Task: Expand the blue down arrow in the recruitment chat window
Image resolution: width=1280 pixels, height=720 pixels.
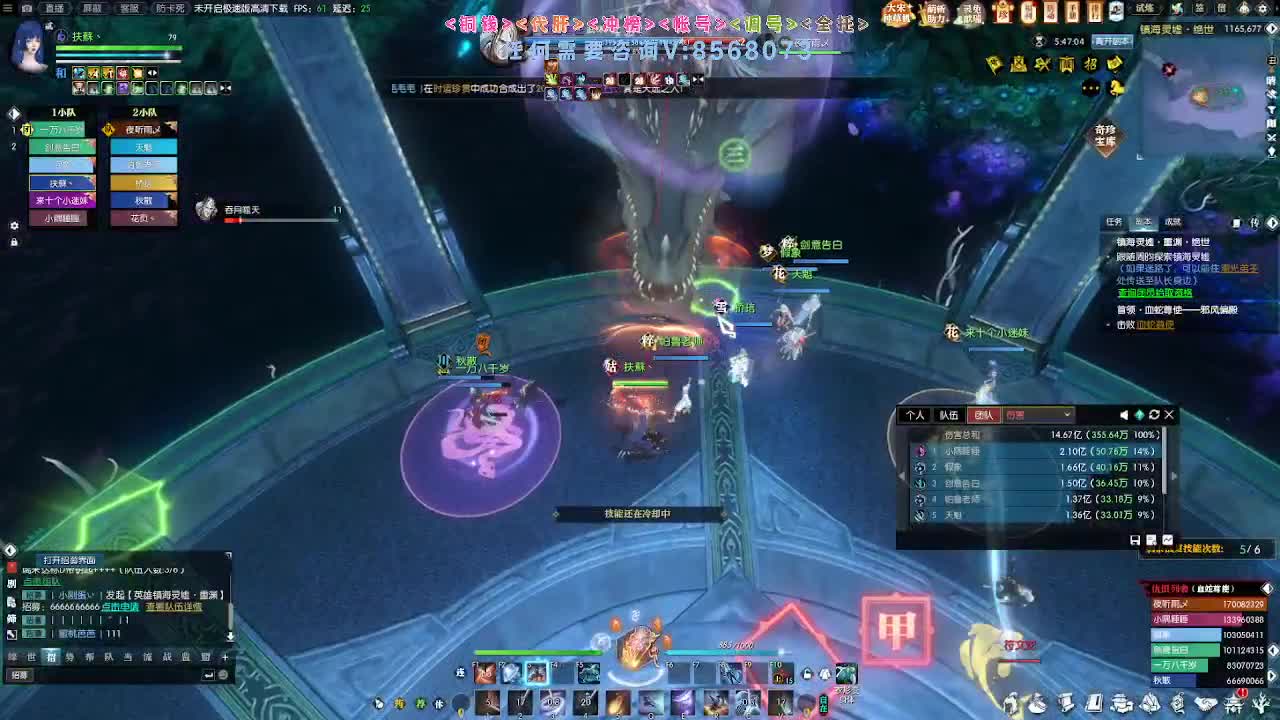Action: click(231, 637)
